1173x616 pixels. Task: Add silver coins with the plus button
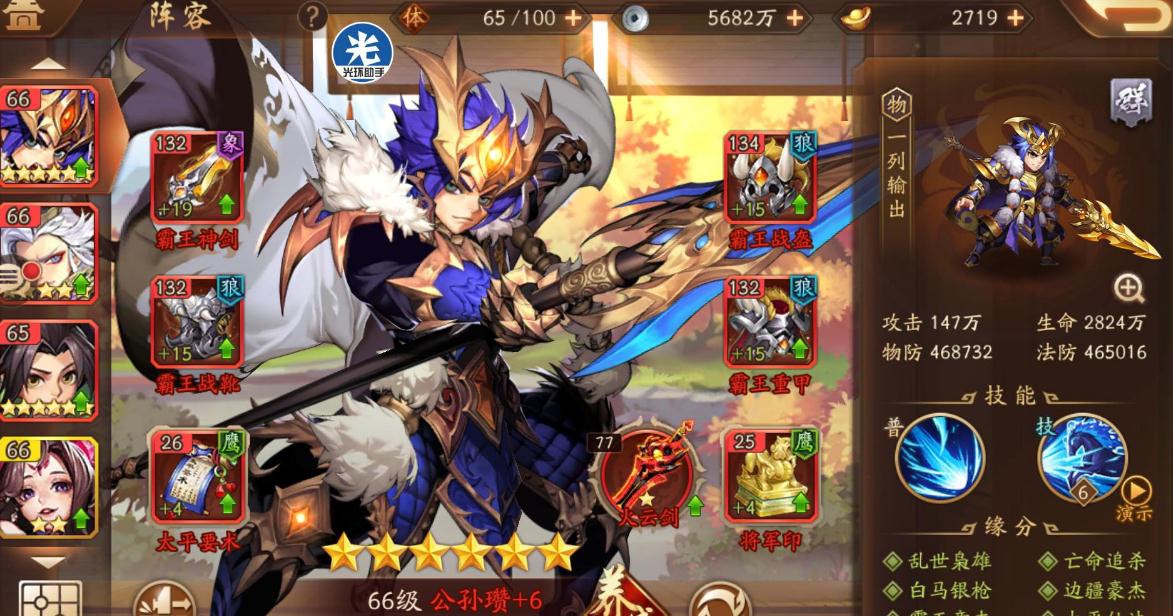pos(794,18)
